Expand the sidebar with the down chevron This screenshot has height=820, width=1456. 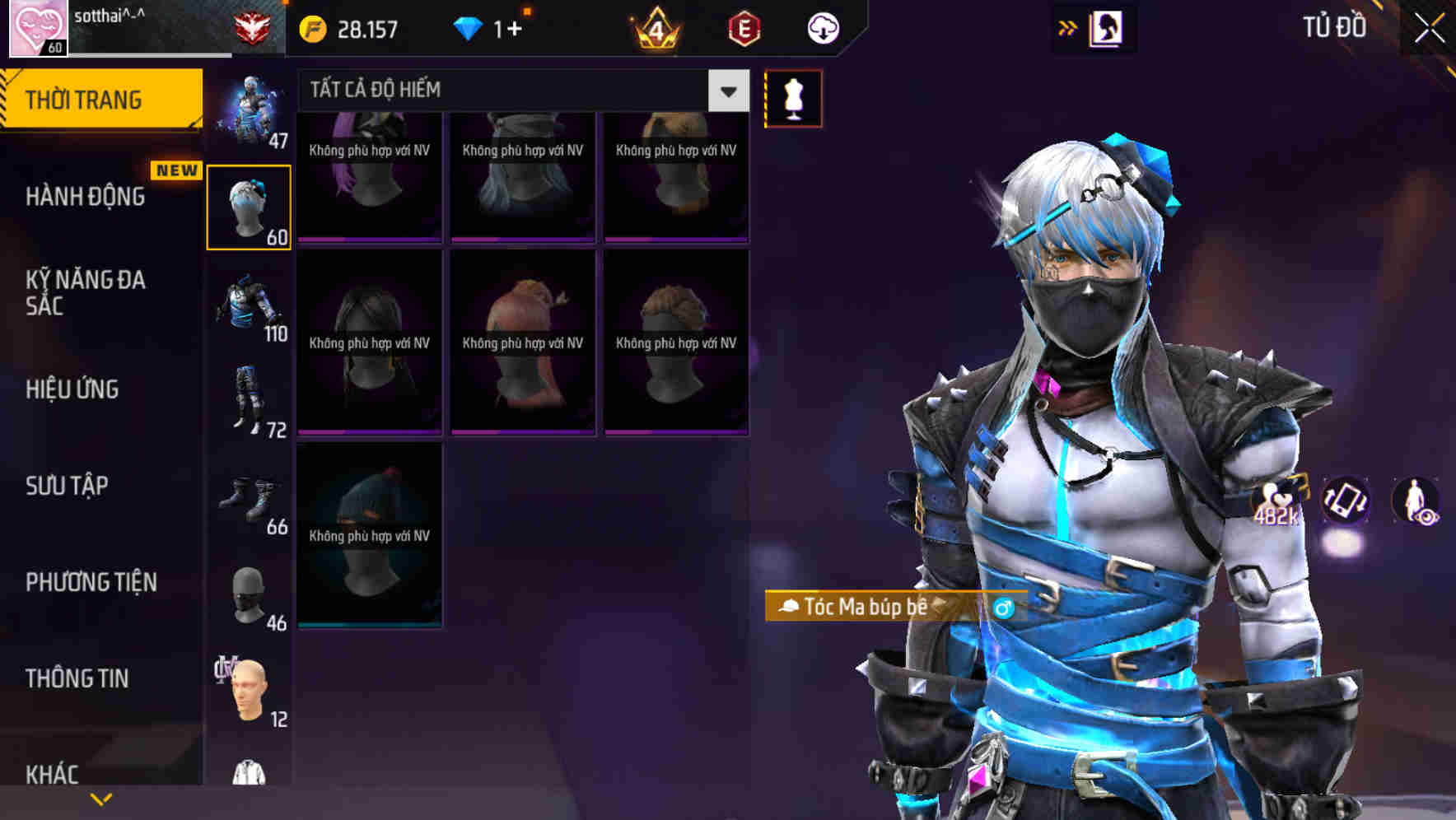pyautogui.click(x=100, y=798)
